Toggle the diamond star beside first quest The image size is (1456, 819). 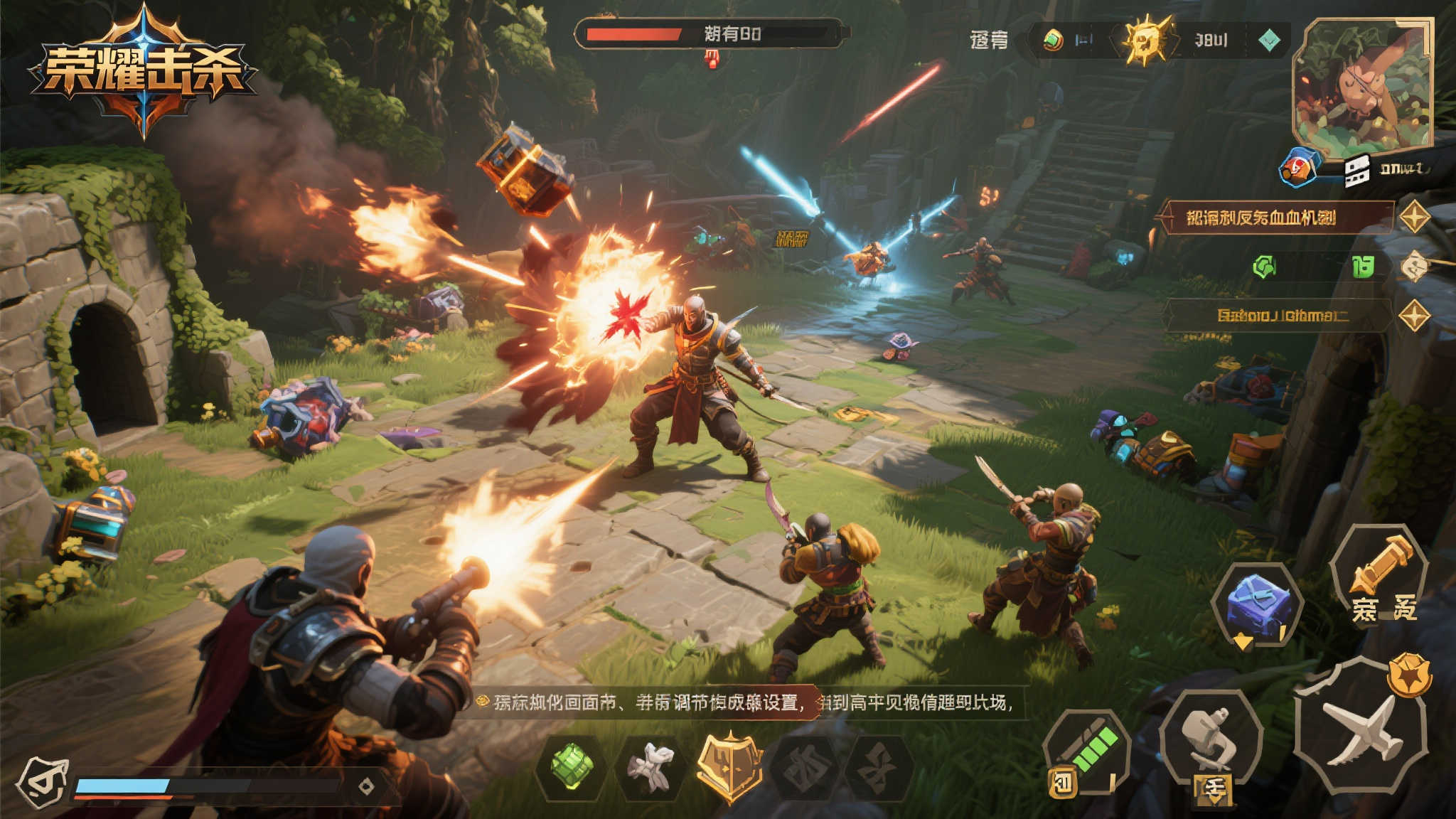click(1414, 218)
